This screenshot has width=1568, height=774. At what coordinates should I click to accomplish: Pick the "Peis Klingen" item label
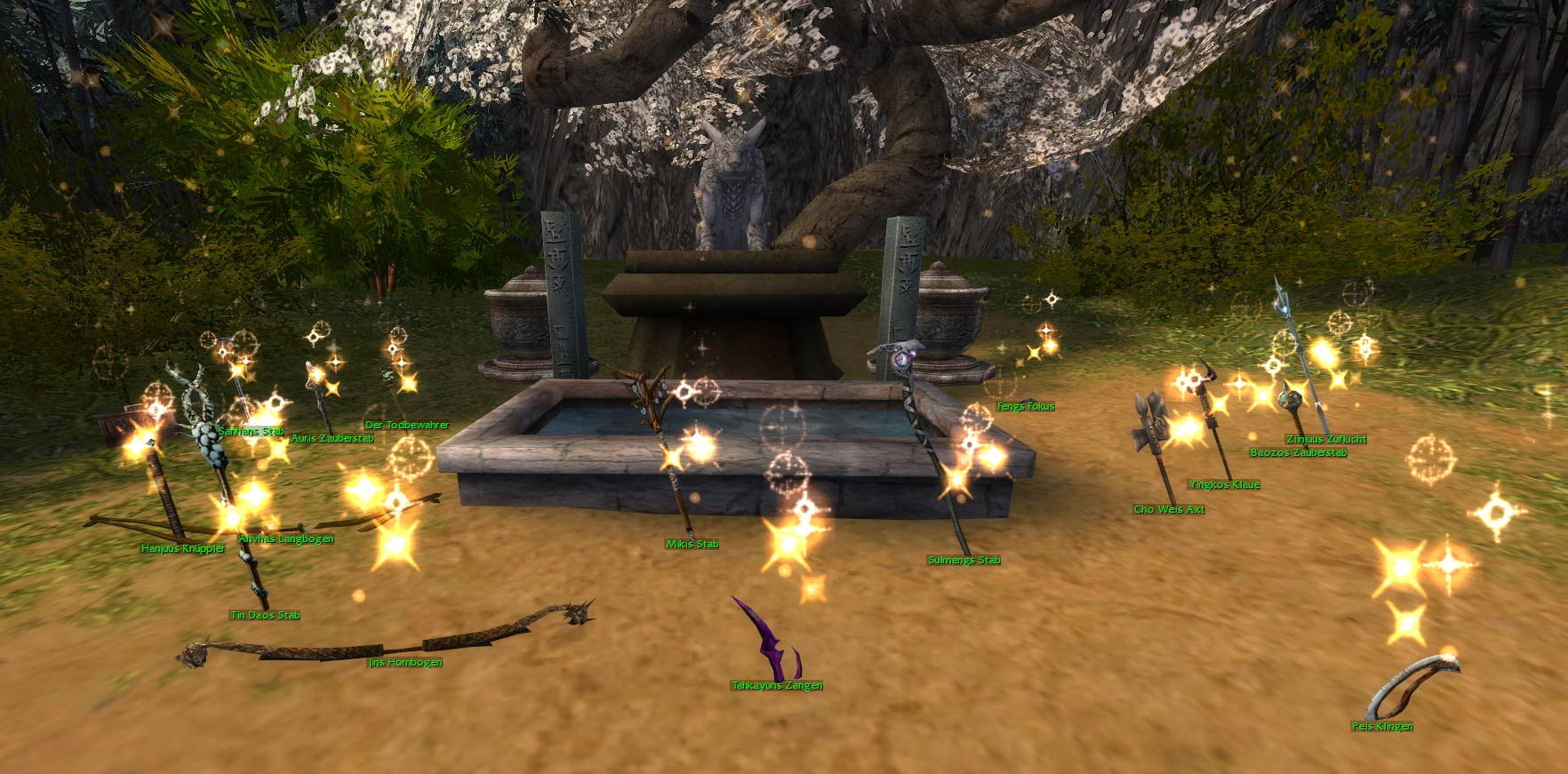click(1382, 727)
